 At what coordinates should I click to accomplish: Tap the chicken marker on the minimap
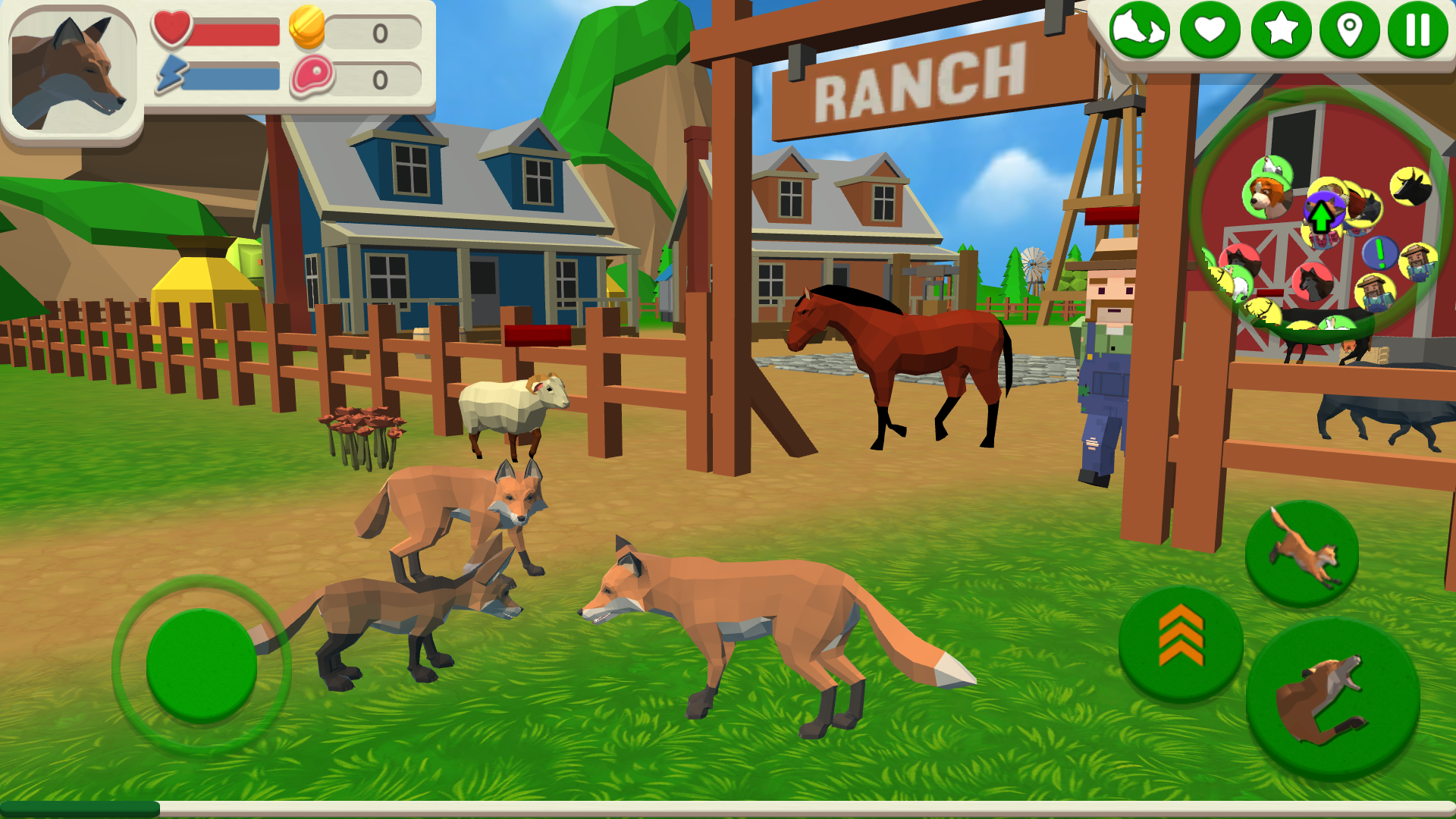(x=1271, y=166)
